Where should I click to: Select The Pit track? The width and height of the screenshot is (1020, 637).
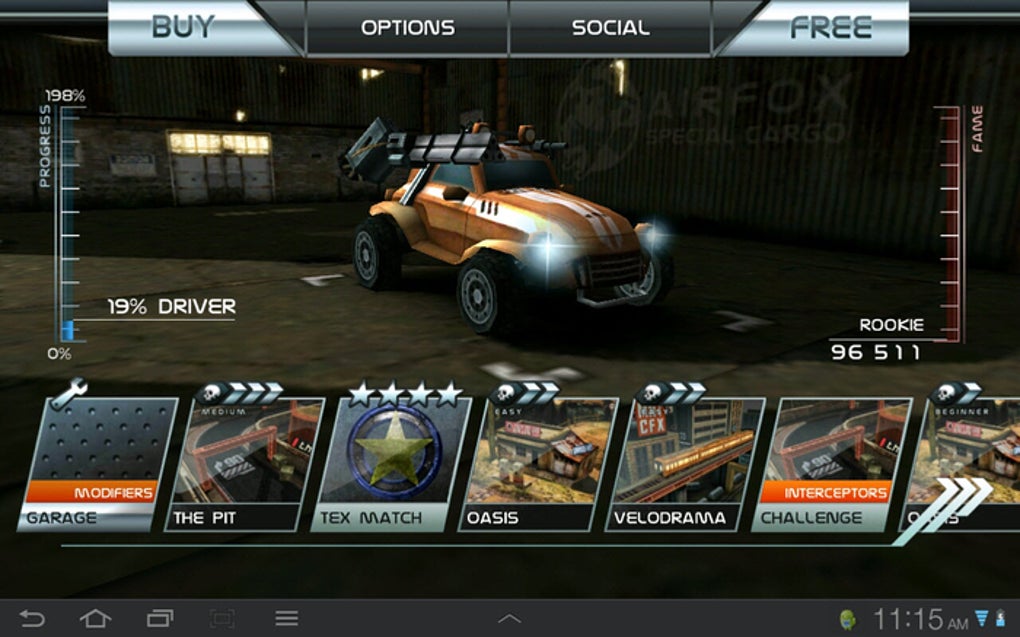pyautogui.click(x=243, y=463)
